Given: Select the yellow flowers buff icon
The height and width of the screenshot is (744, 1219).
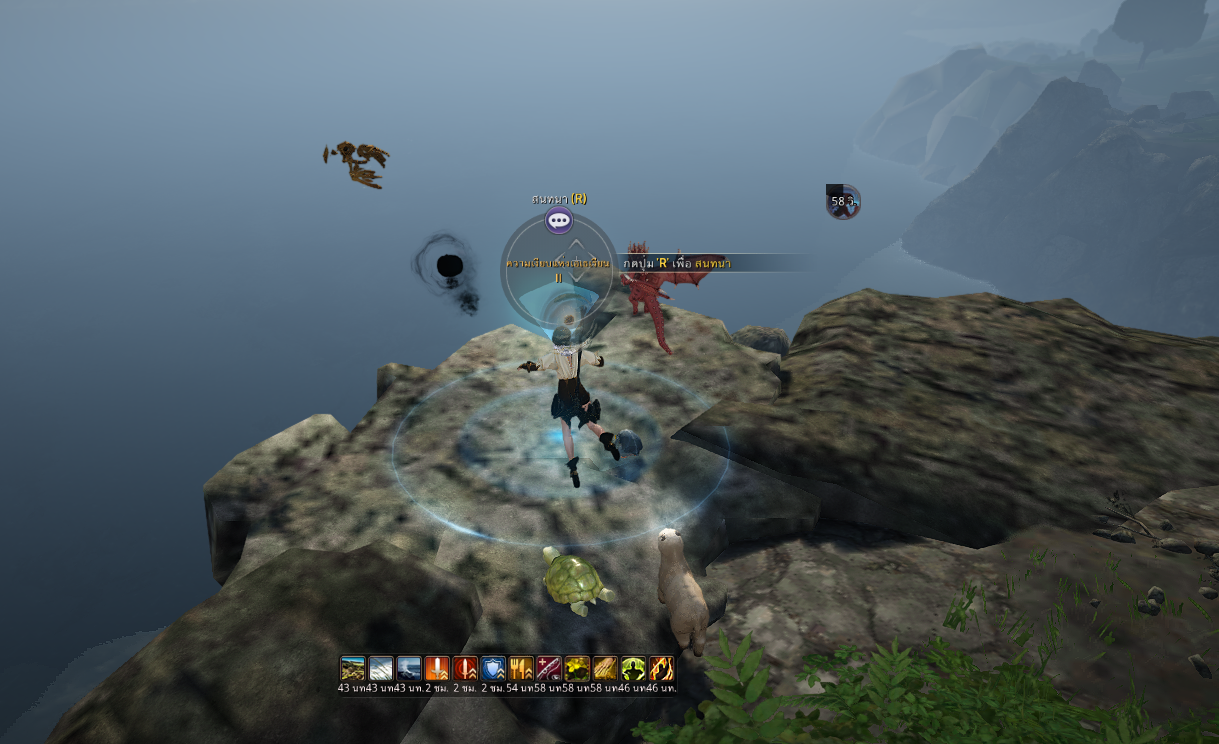Looking at the screenshot, I should [577, 668].
